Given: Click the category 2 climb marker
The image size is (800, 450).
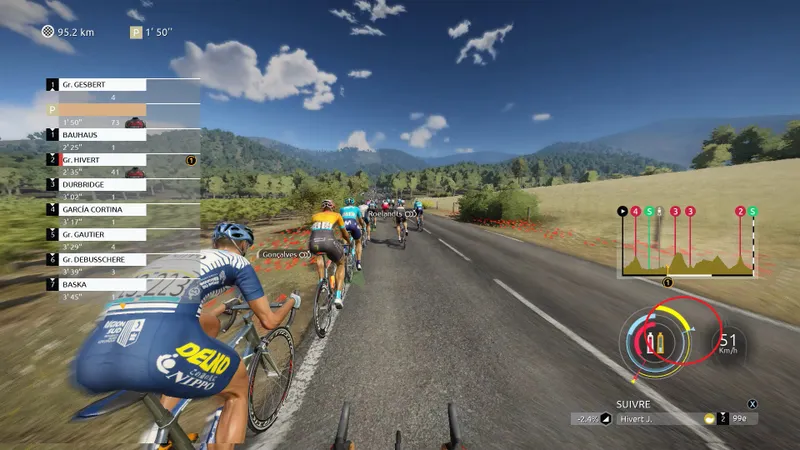Looking at the screenshot, I should click(740, 212).
